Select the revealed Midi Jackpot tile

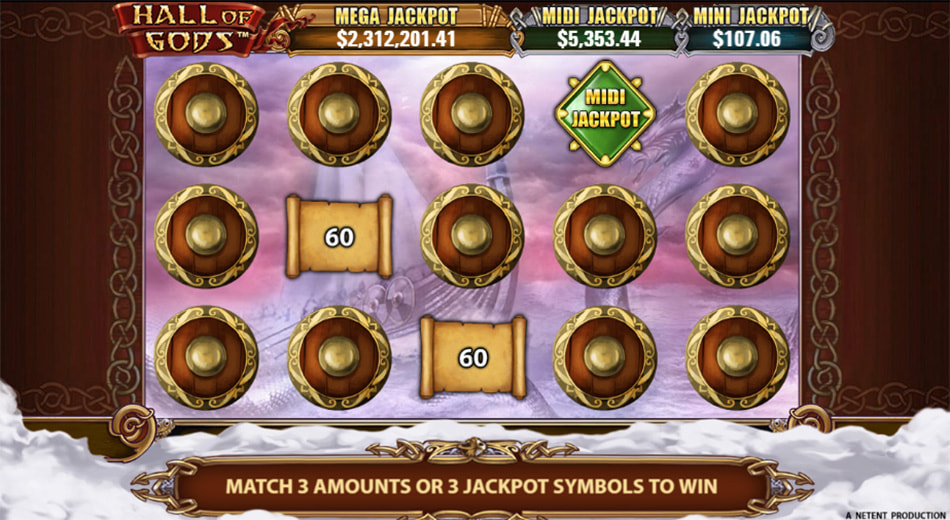pyautogui.click(x=605, y=114)
